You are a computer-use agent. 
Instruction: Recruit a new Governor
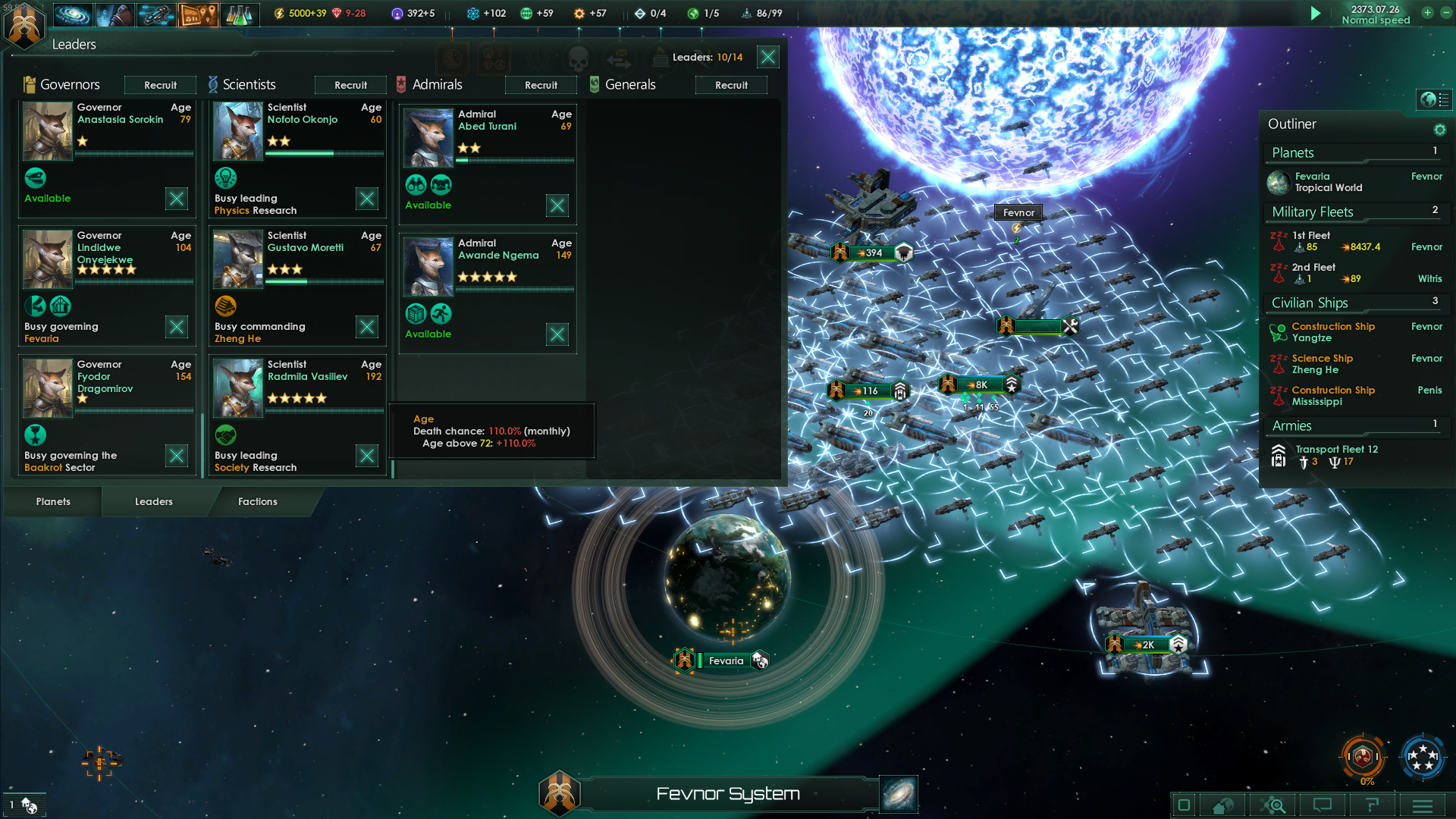point(160,85)
